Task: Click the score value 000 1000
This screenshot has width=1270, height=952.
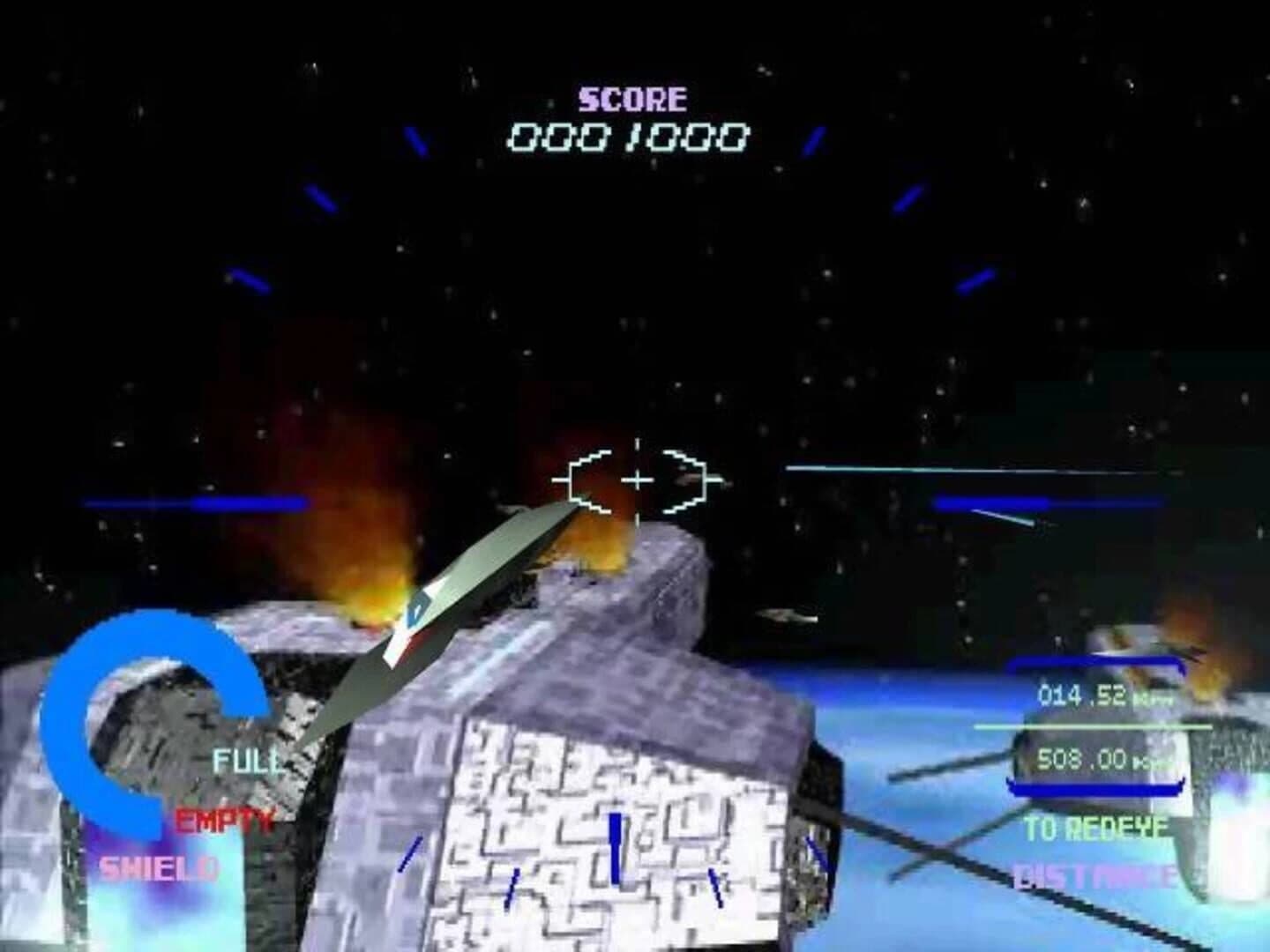Action: (628, 135)
